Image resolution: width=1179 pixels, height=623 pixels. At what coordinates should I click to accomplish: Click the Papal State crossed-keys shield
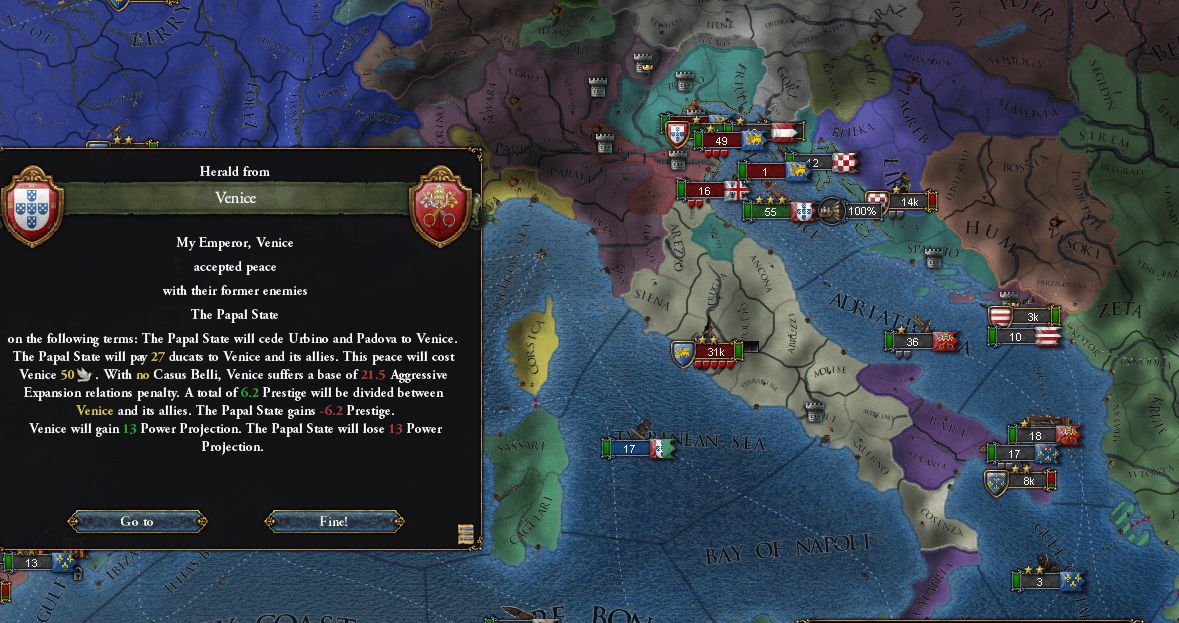coord(441,210)
